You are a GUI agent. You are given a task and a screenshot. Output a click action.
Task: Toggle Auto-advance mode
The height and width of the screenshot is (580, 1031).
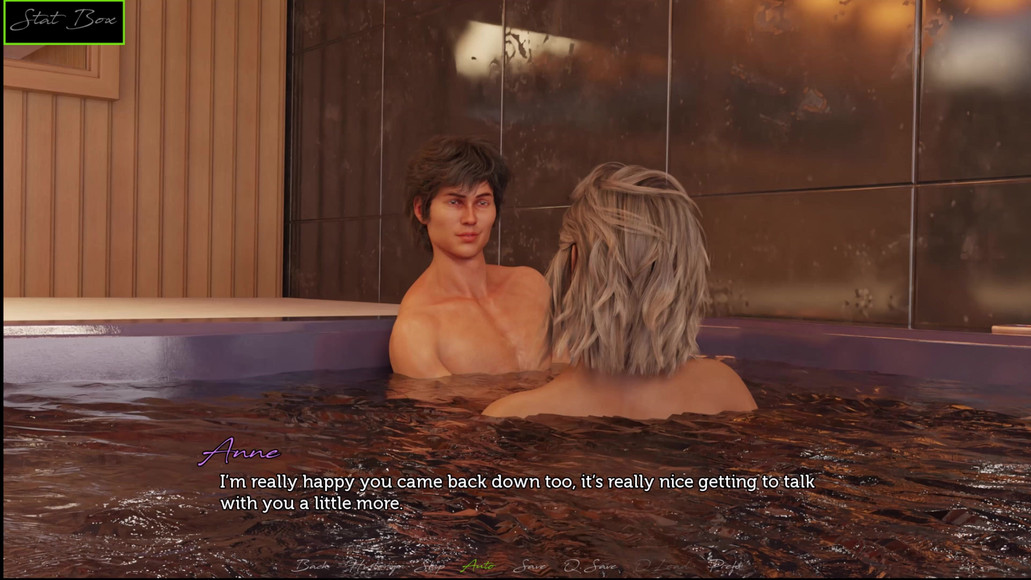pos(478,566)
